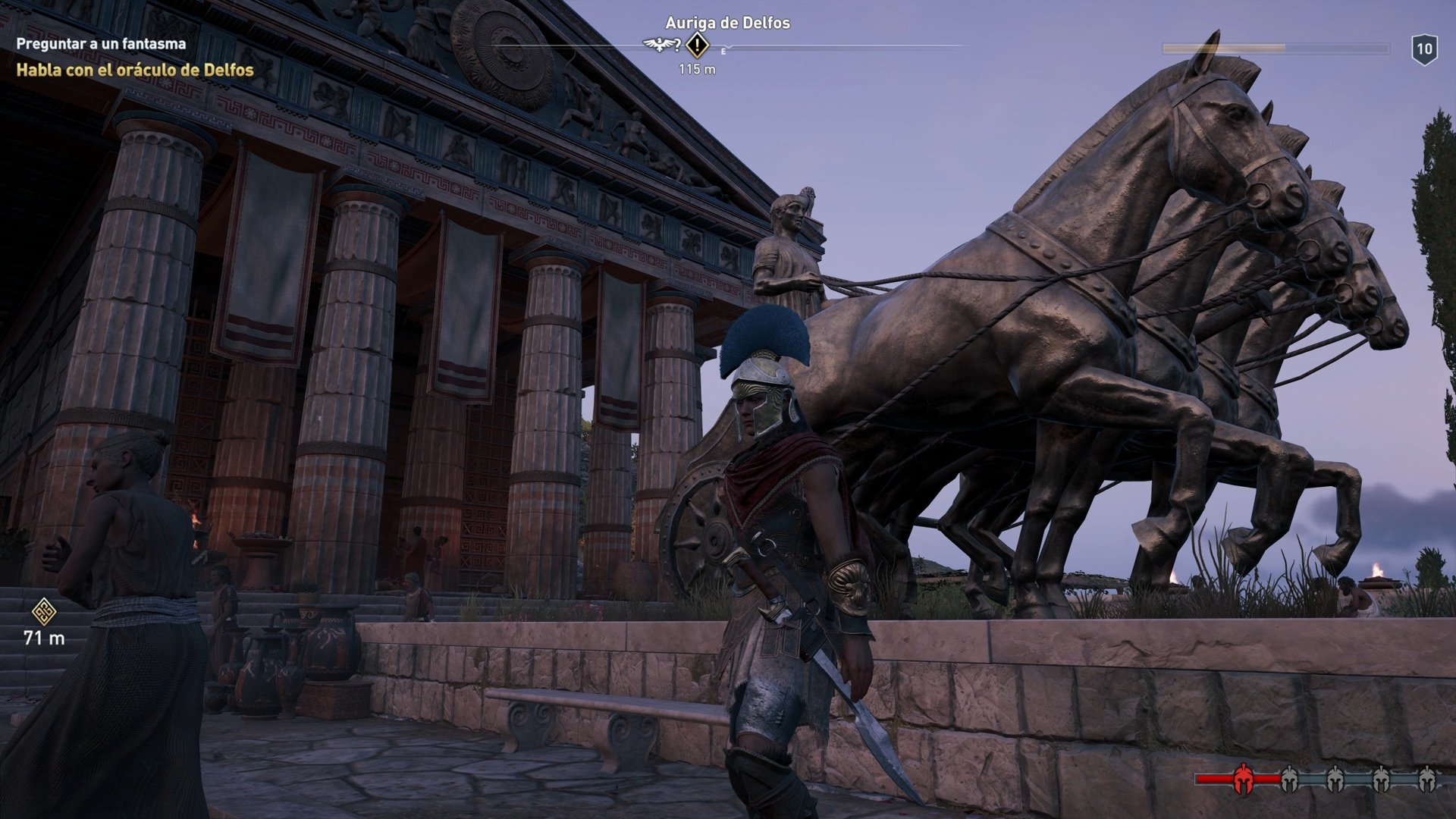1456x819 pixels.
Task: Select the Ikaros eagle icon on the compass
Action: 657,45
